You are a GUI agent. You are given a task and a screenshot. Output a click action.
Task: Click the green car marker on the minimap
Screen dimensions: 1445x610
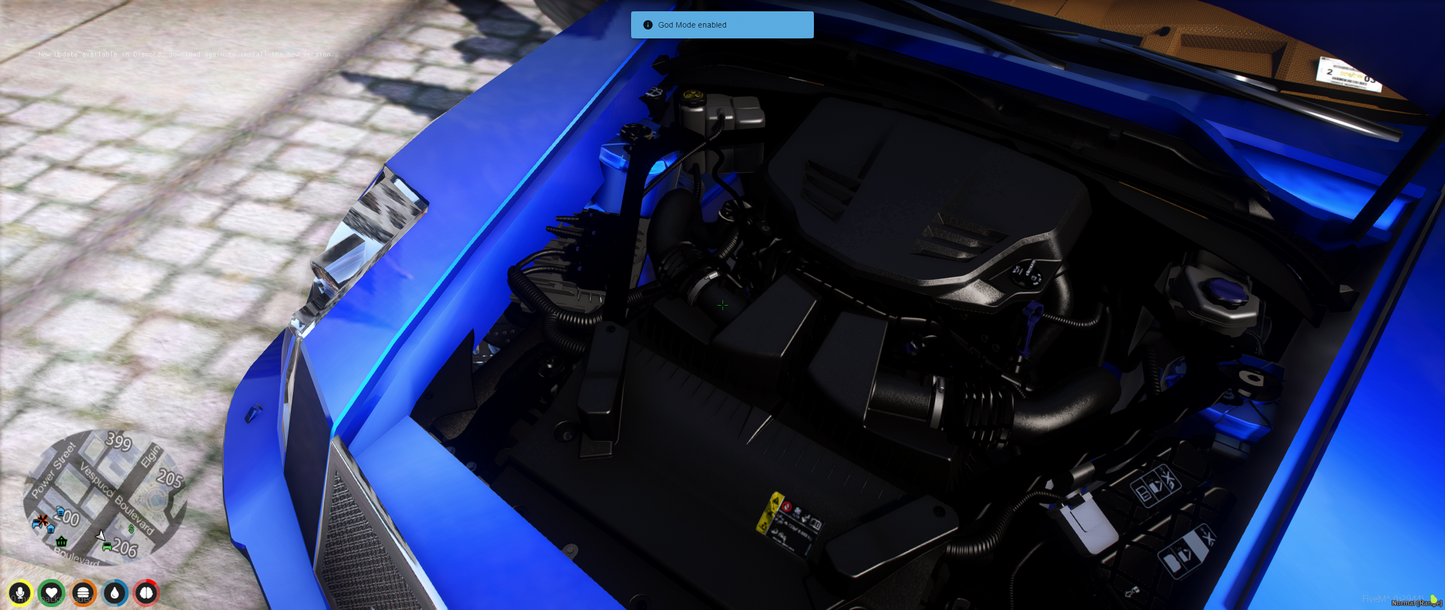click(x=107, y=547)
